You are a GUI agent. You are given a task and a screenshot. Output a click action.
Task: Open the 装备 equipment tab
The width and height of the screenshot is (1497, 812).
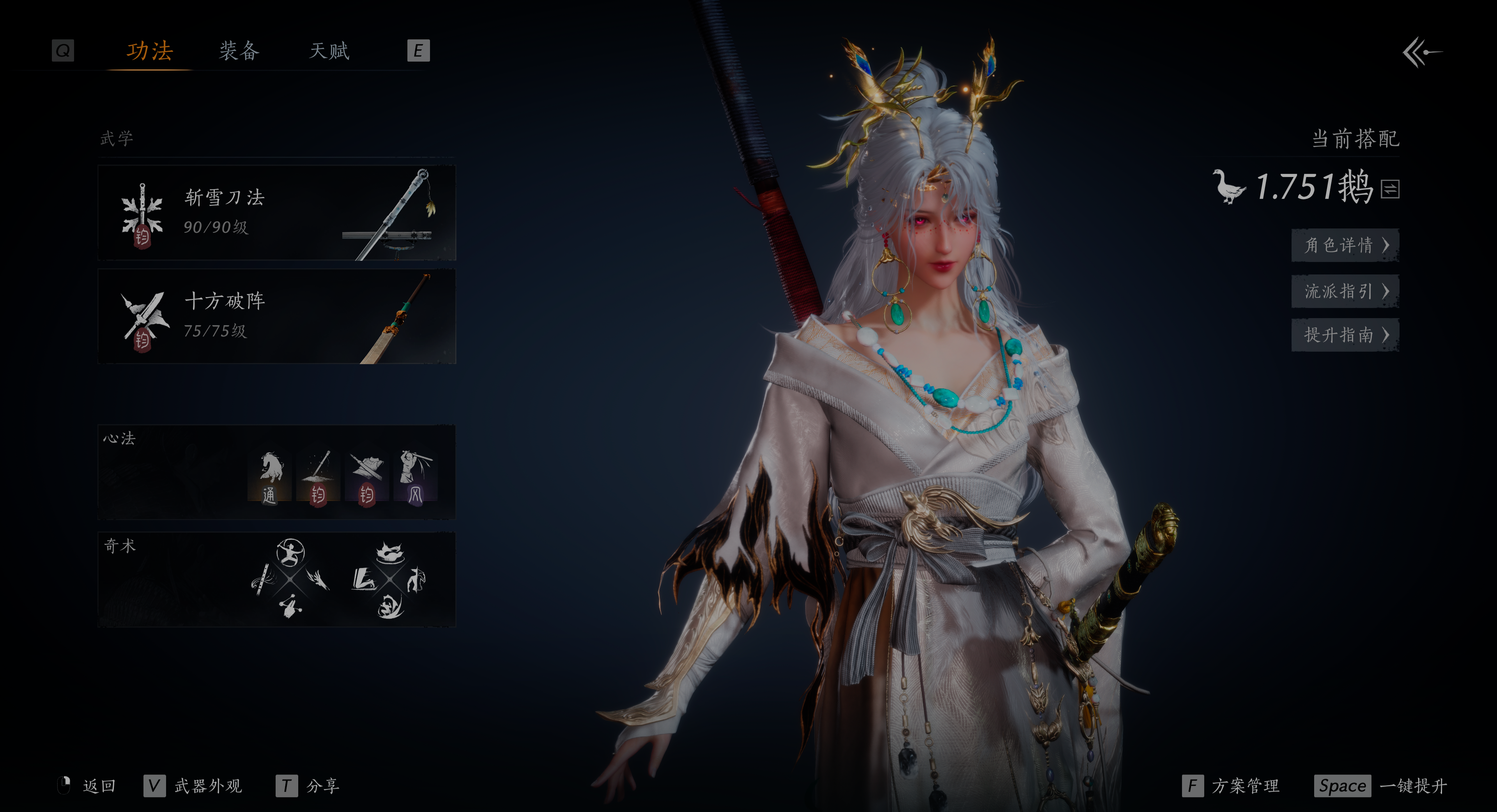[x=239, y=51]
